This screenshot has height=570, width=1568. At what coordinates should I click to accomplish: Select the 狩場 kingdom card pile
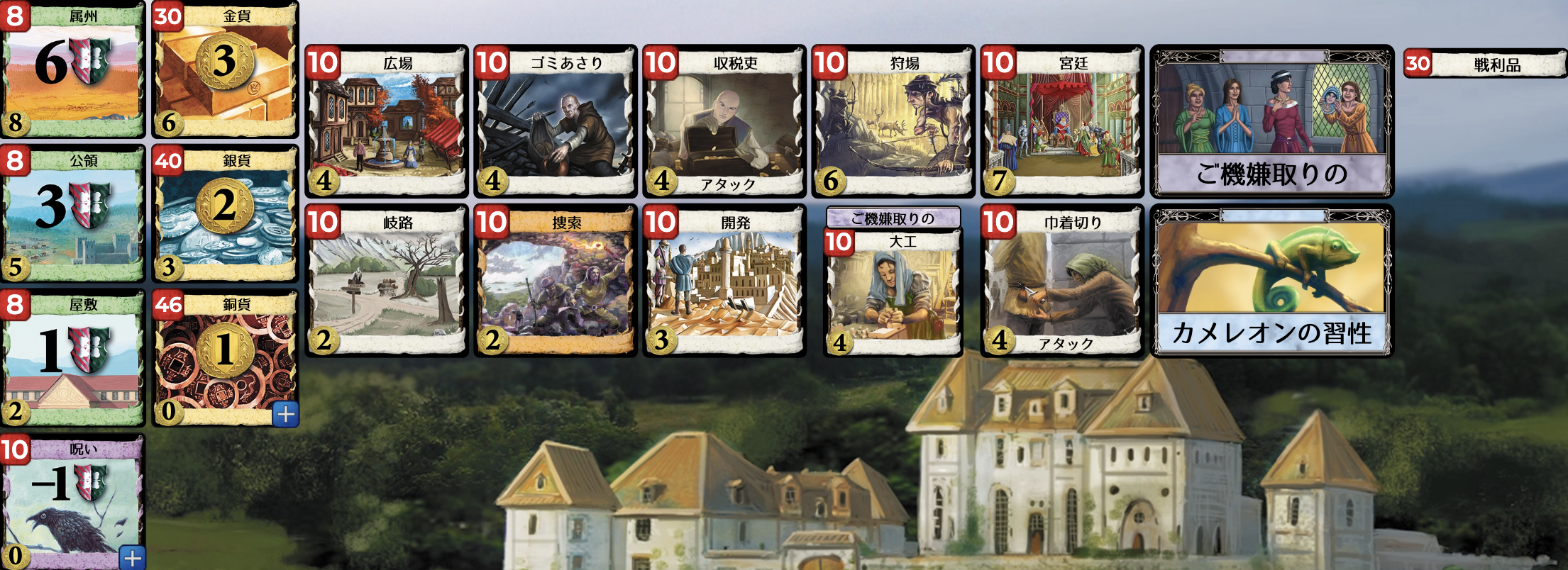894,121
